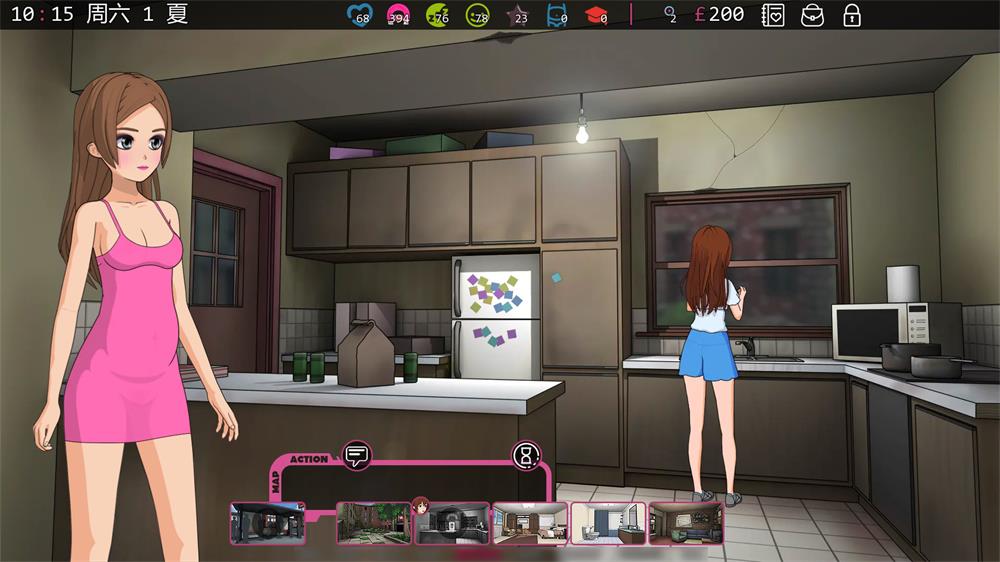Image resolution: width=1000 pixels, height=562 pixels.
Task: Go to the garden courtyard location
Action: pos(374,523)
